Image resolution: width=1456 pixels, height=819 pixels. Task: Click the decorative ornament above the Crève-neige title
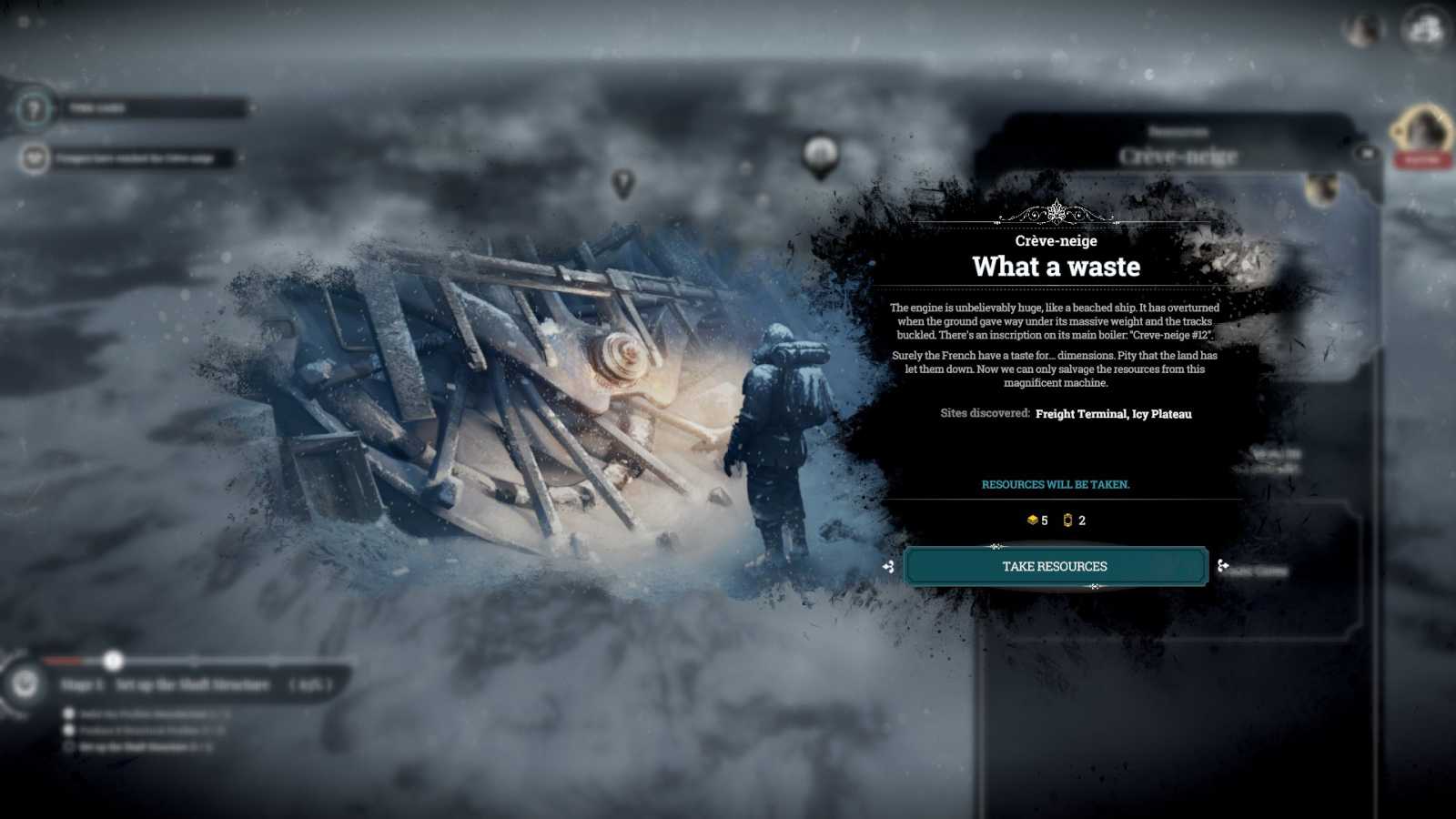tap(1056, 214)
